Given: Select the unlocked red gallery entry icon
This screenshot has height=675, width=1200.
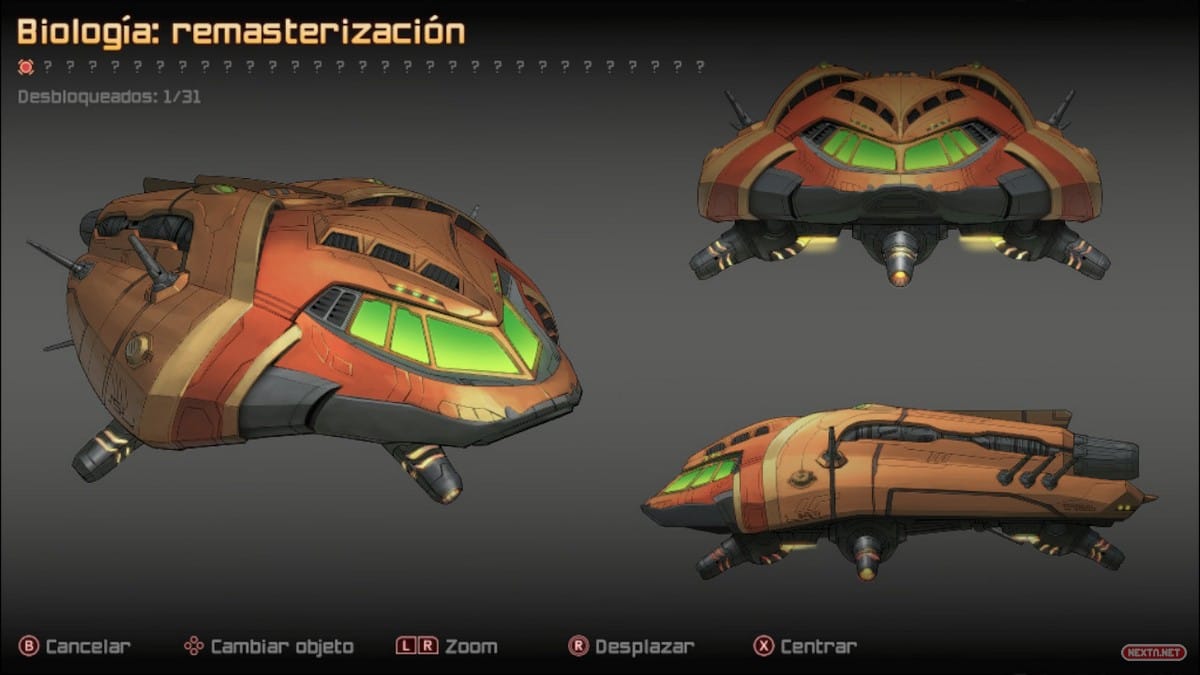Looking at the screenshot, I should coord(26,67).
